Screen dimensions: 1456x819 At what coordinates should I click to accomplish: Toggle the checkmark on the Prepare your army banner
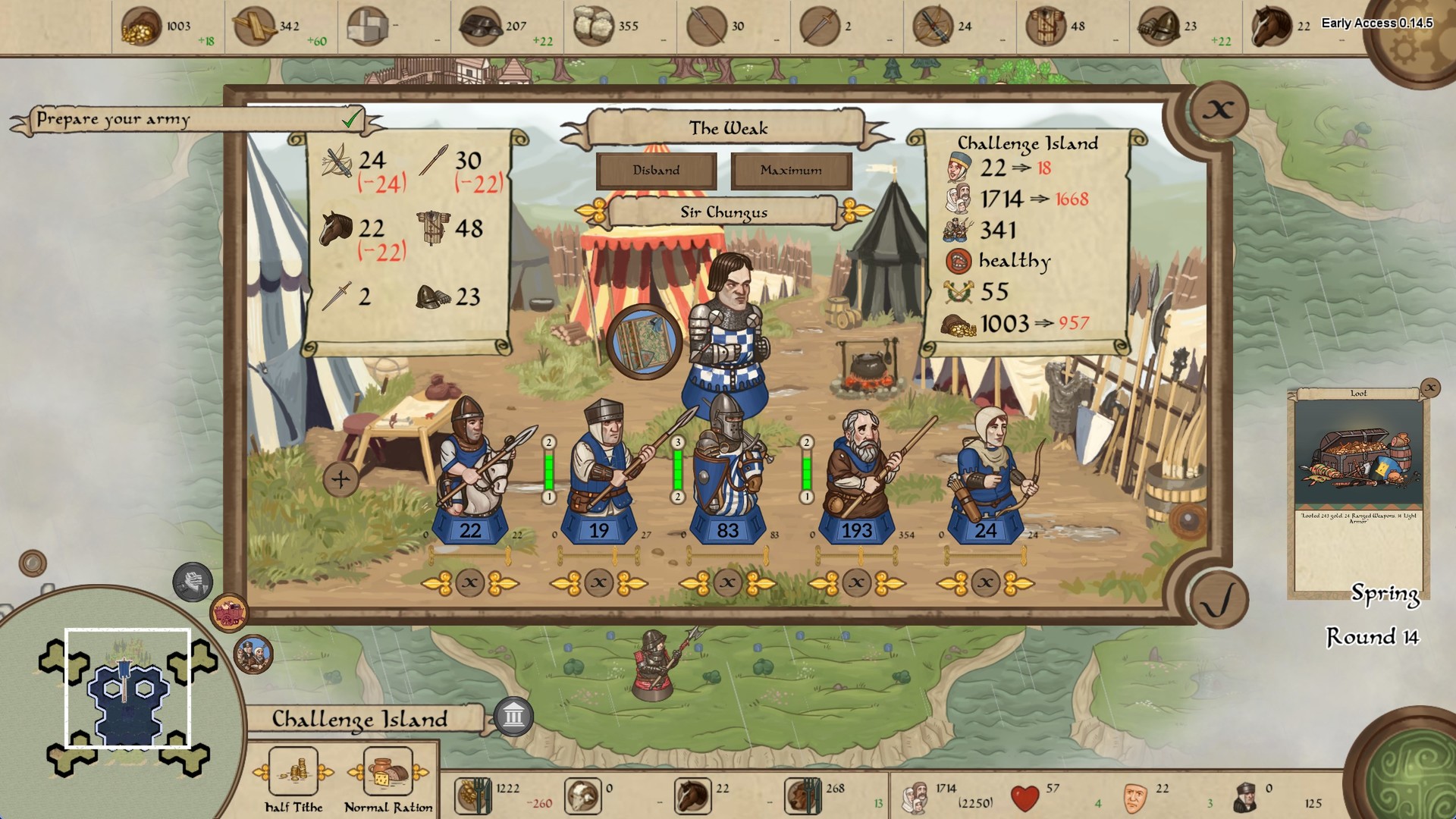(x=350, y=118)
